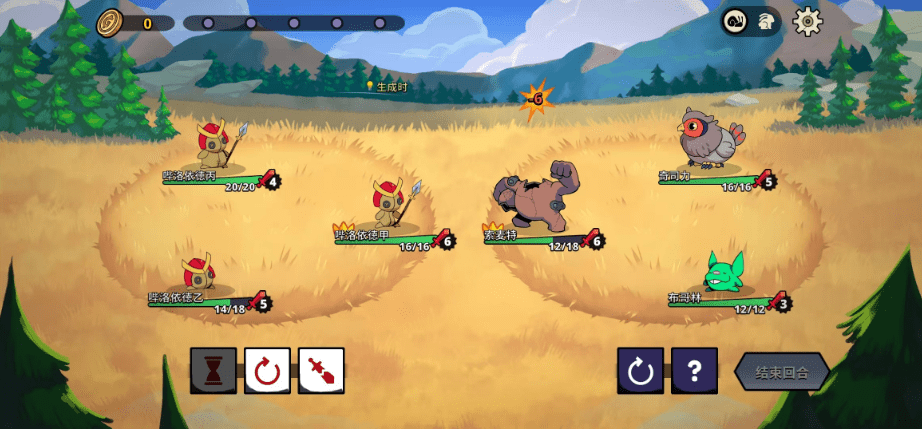922x430 pixels.
Task: Switch to rabbit fast speed
Action: (x=766, y=21)
